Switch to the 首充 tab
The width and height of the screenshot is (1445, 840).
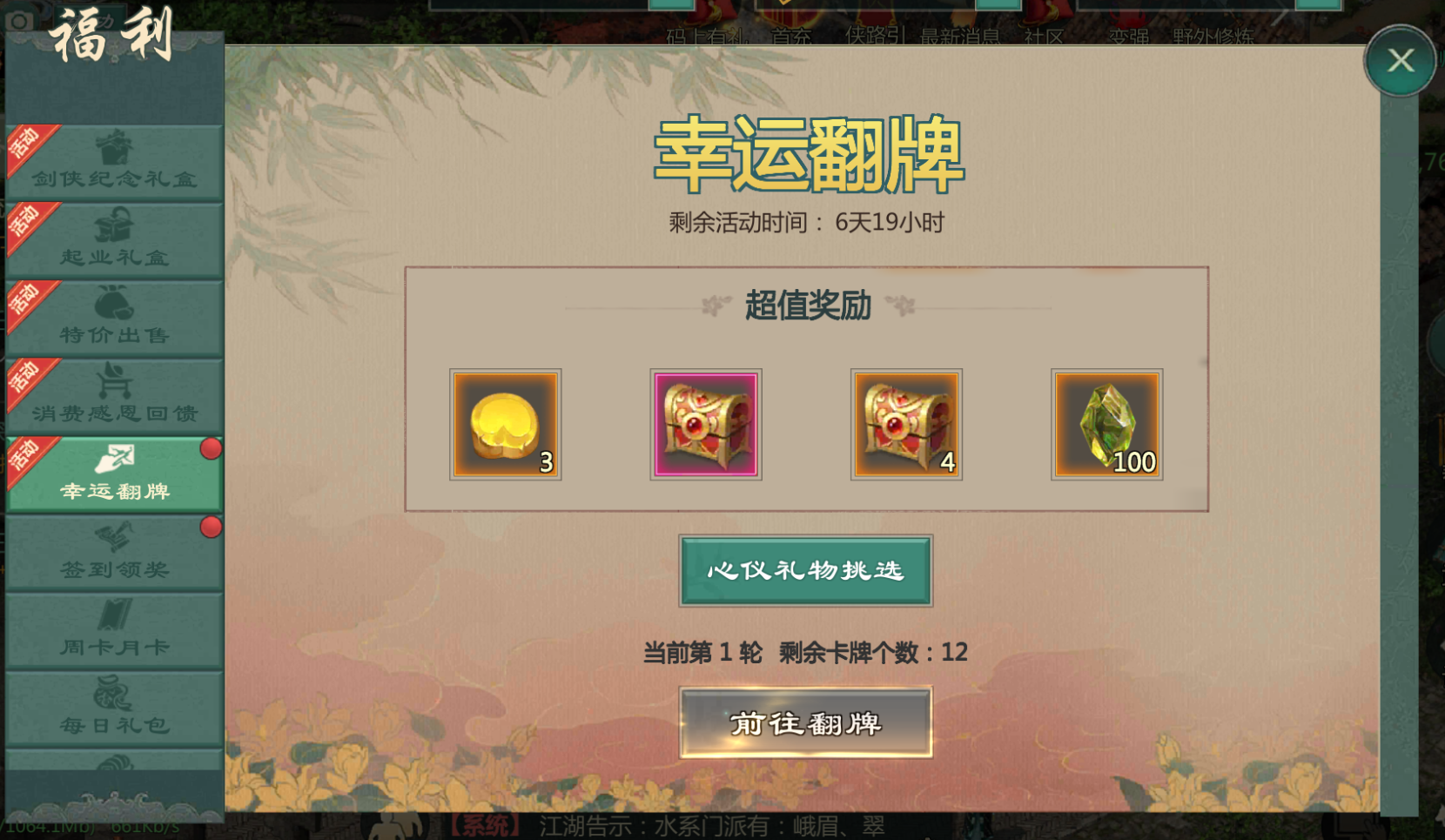click(789, 37)
